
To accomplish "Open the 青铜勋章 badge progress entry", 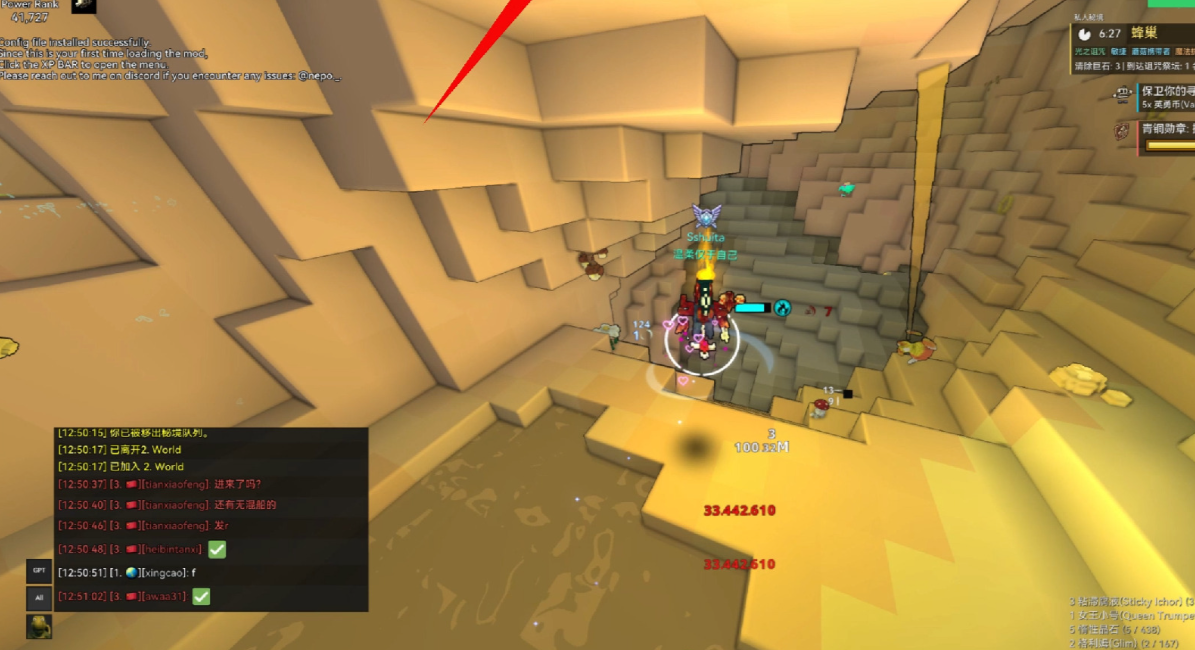I will 1167,129.
